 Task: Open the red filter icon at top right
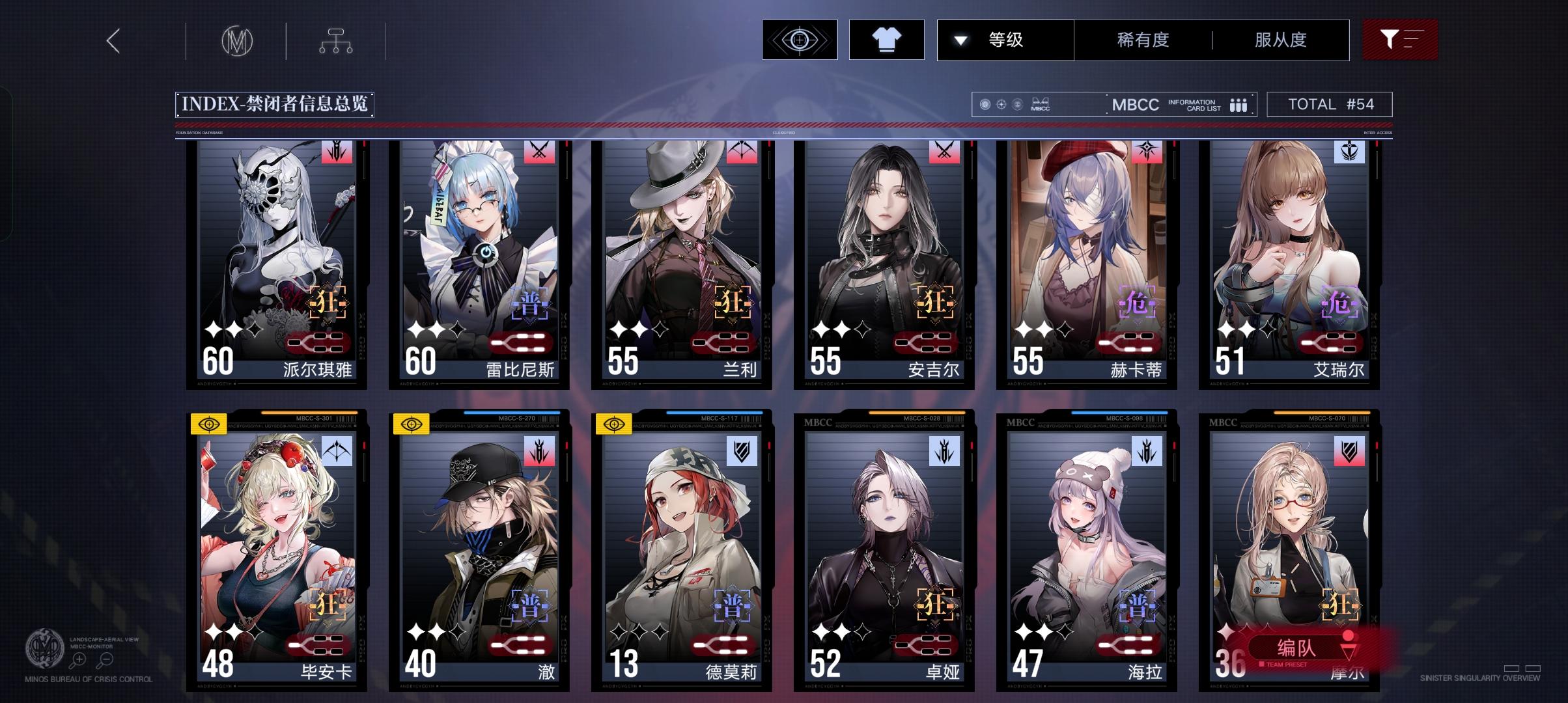tap(1399, 40)
